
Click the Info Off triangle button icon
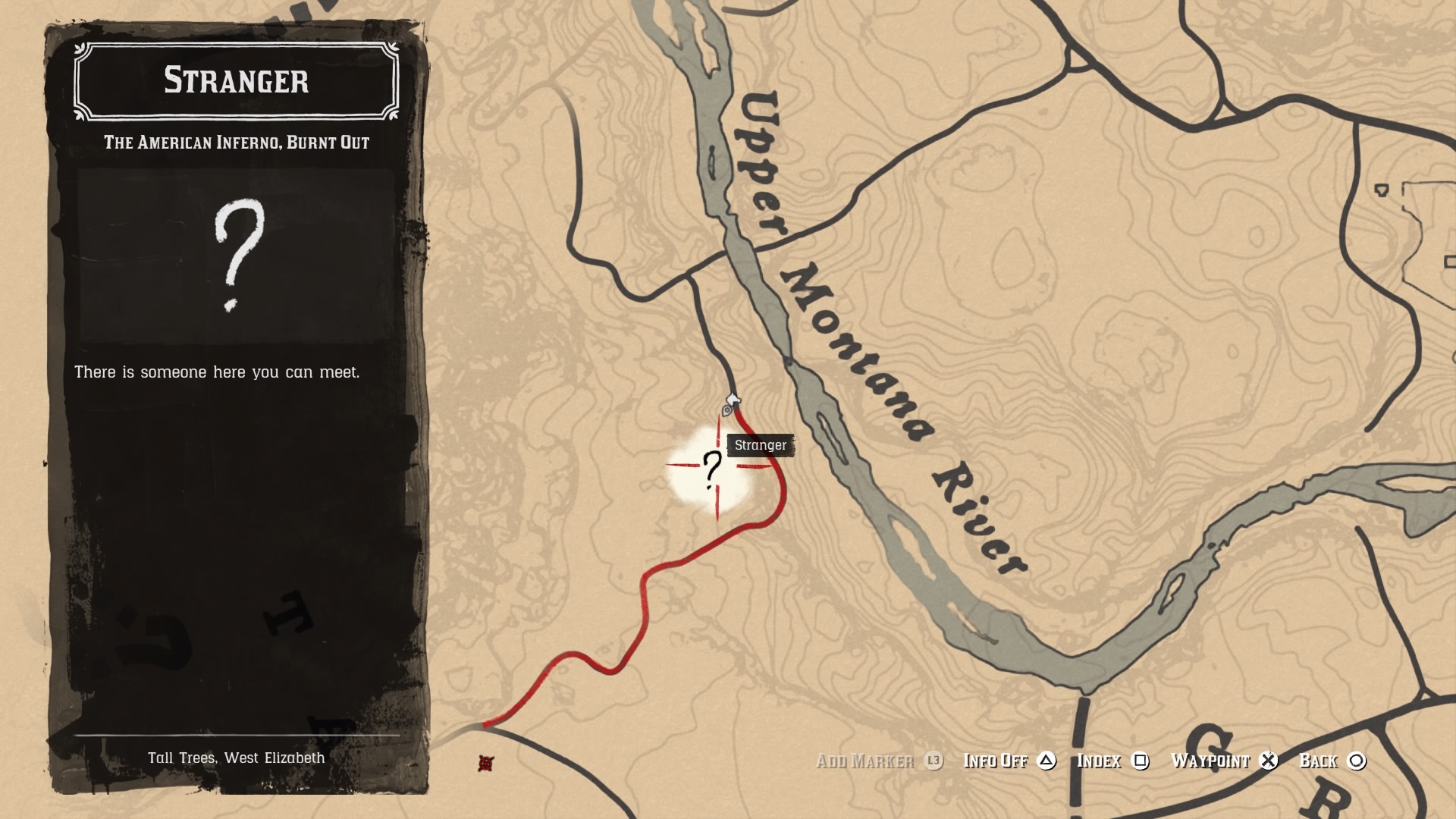point(1049,761)
